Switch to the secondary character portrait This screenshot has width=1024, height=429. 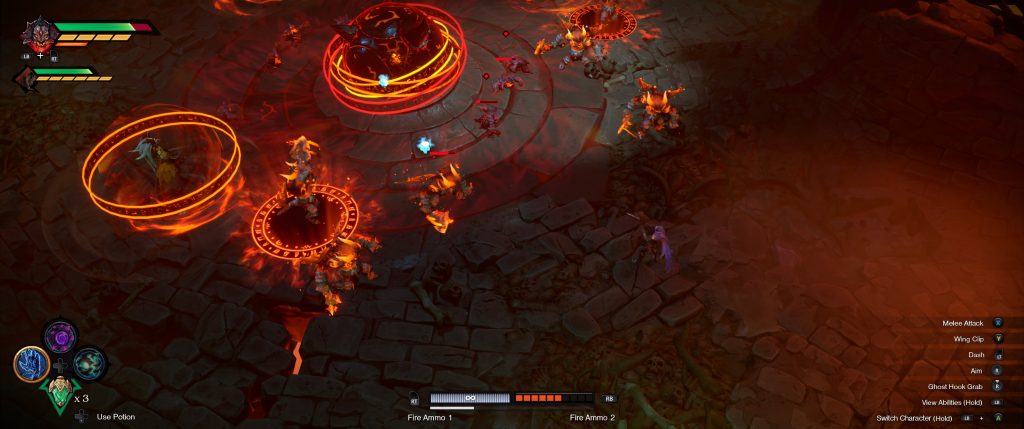[27, 79]
